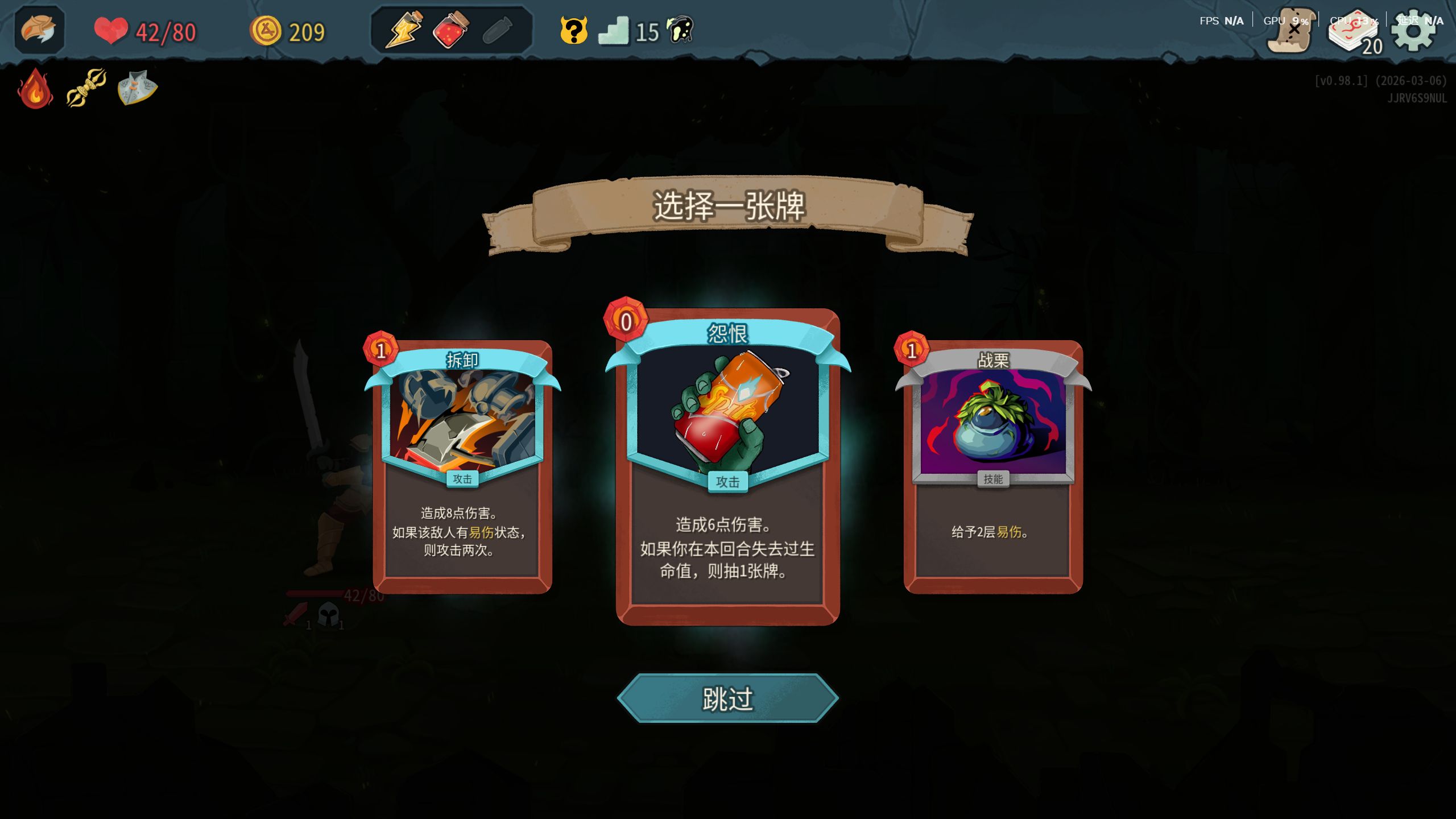Inspect the grey armor relic
The height and width of the screenshot is (819, 1456).
pyautogui.click(x=137, y=88)
